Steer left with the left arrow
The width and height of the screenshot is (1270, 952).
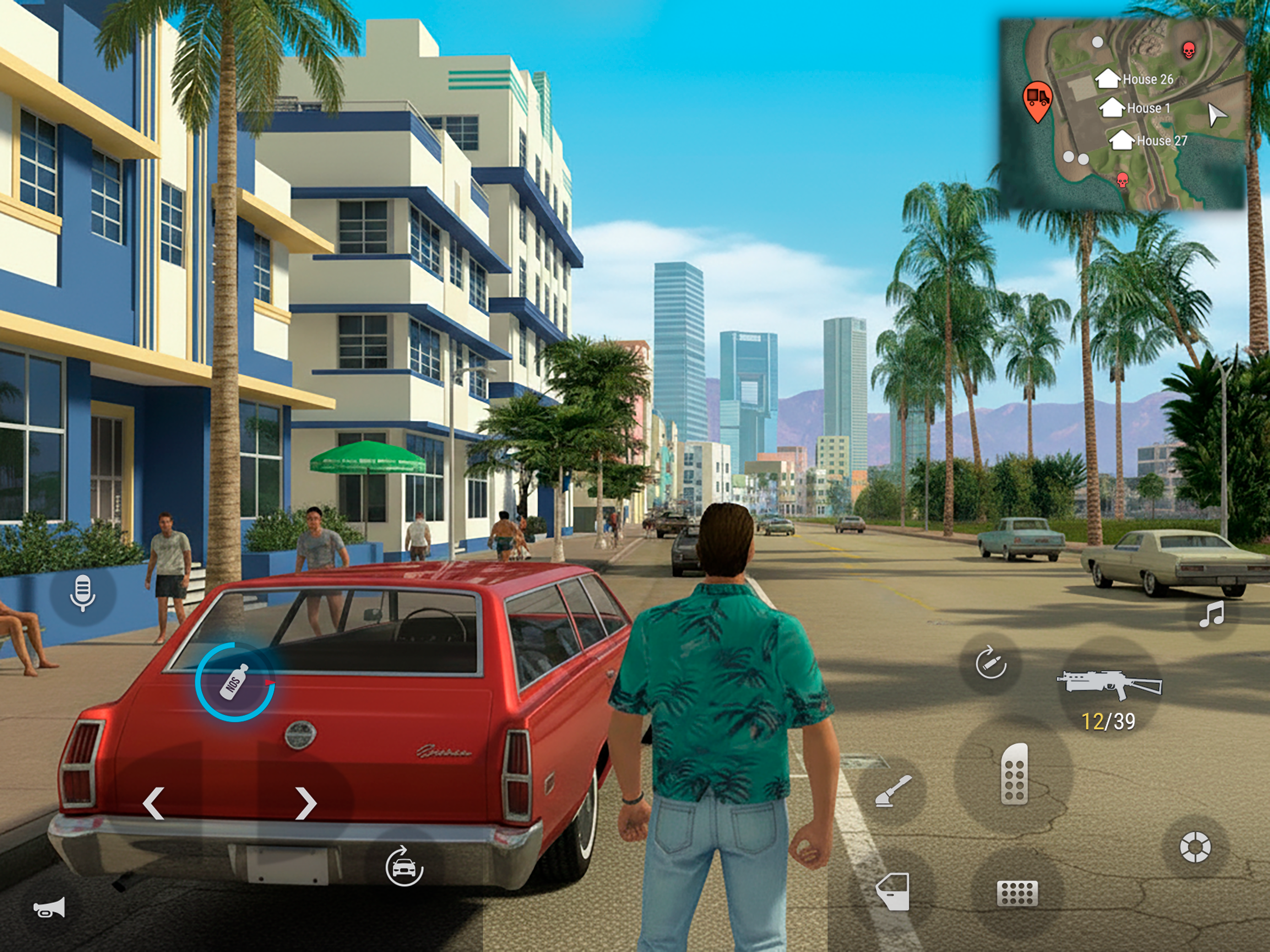pyautogui.click(x=154, y=803)
